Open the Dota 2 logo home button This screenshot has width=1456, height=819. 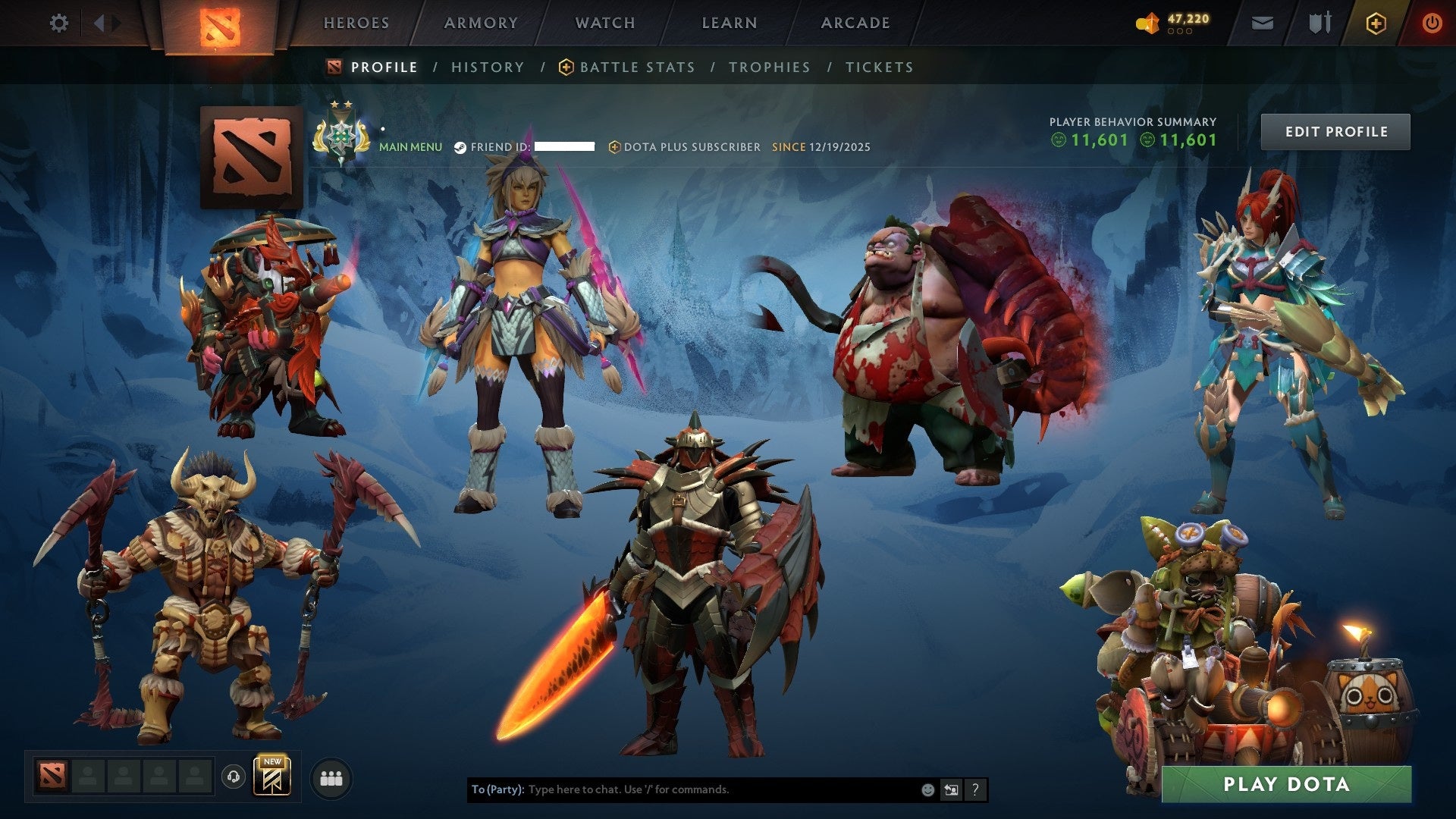(x=220, y=25)
